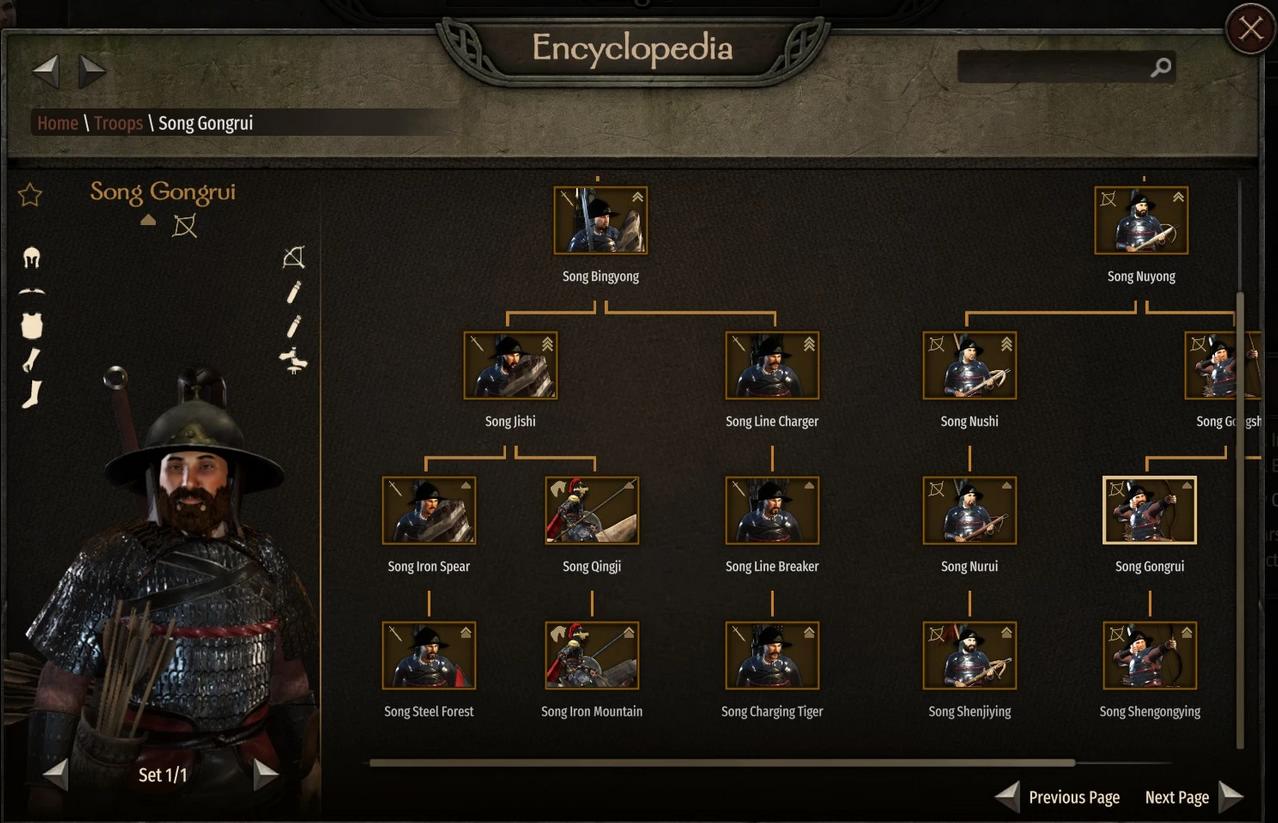Choose the Song Line Charger troop
This screenshot has width=1278, height=823.
pos(772,365)
